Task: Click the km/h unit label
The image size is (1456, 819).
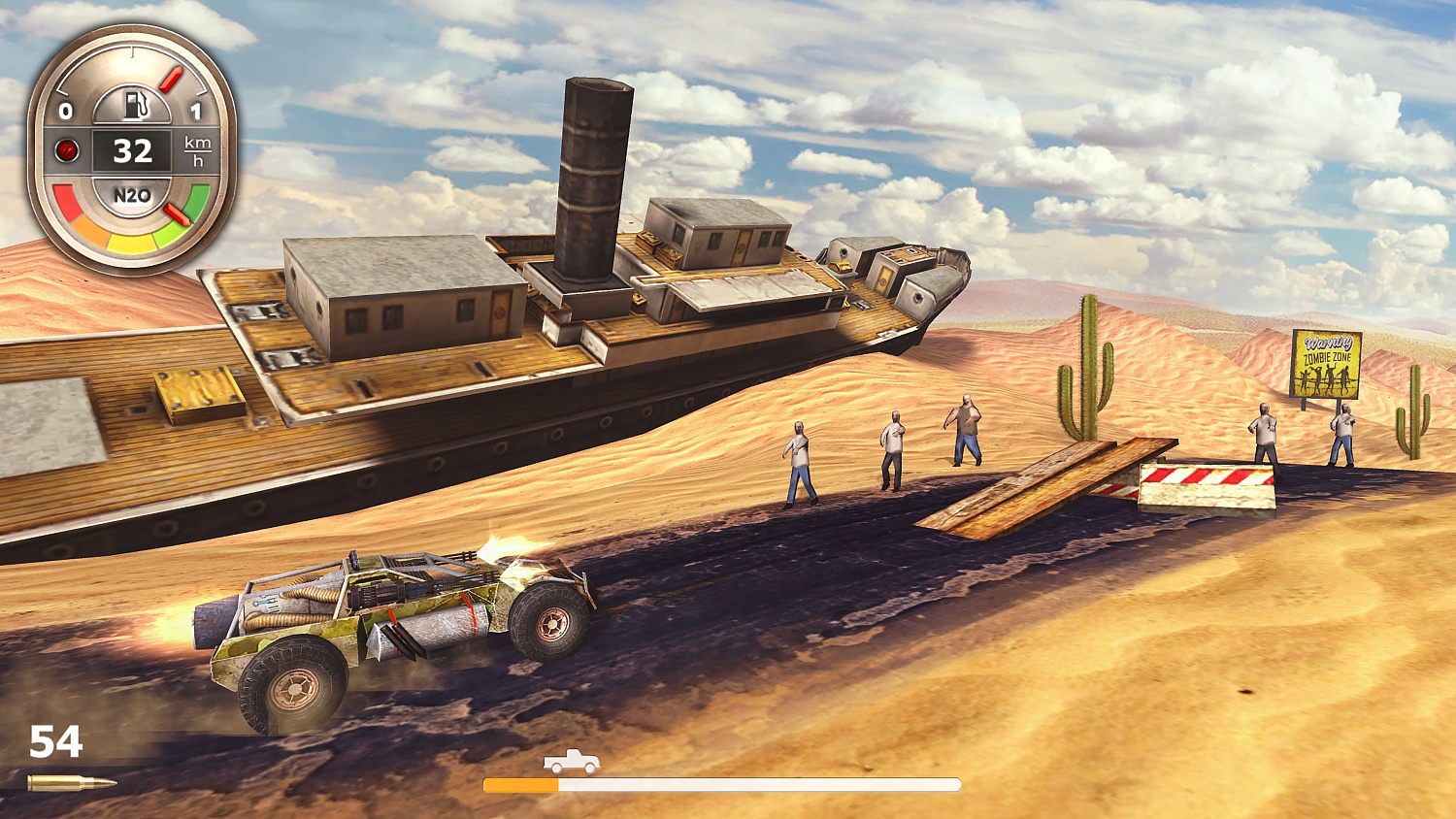Action: (x=195, y=150)
